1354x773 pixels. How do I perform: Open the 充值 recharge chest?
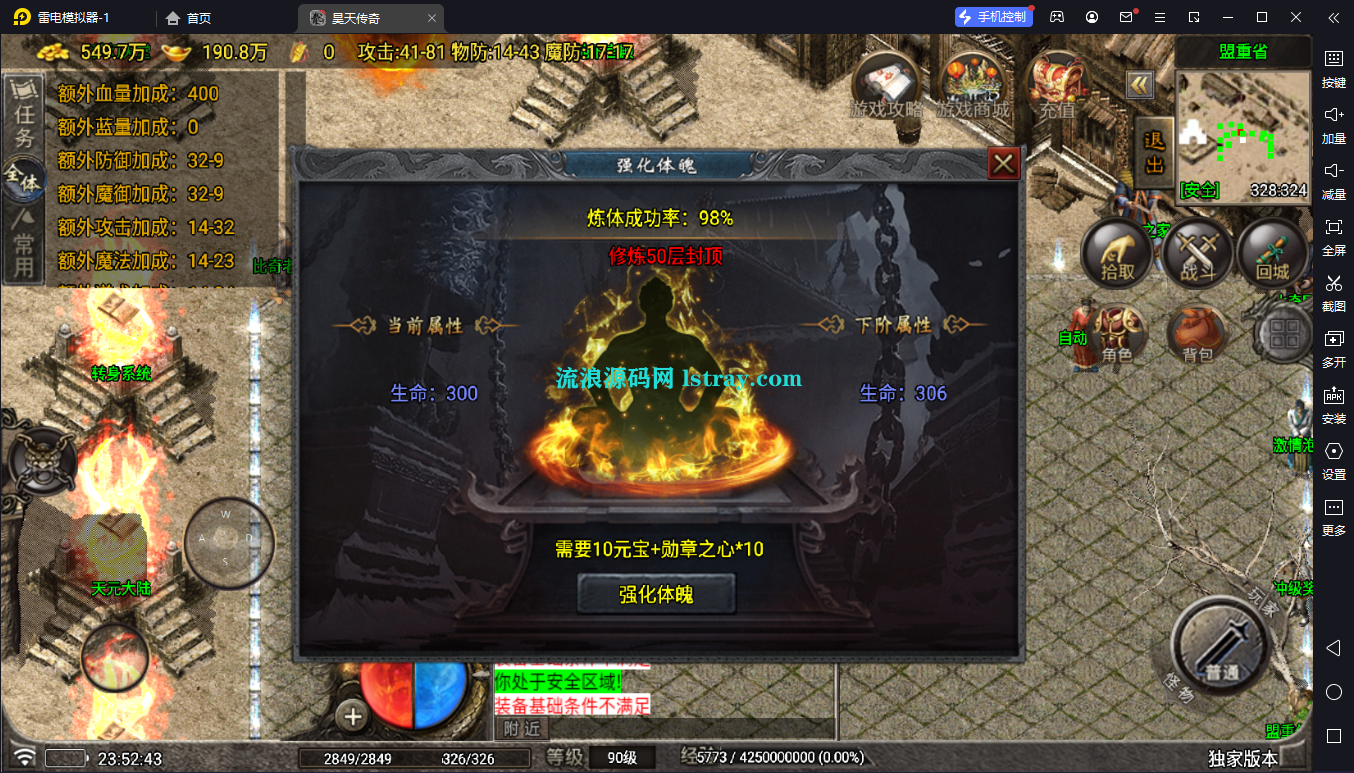pos(1058,84)
